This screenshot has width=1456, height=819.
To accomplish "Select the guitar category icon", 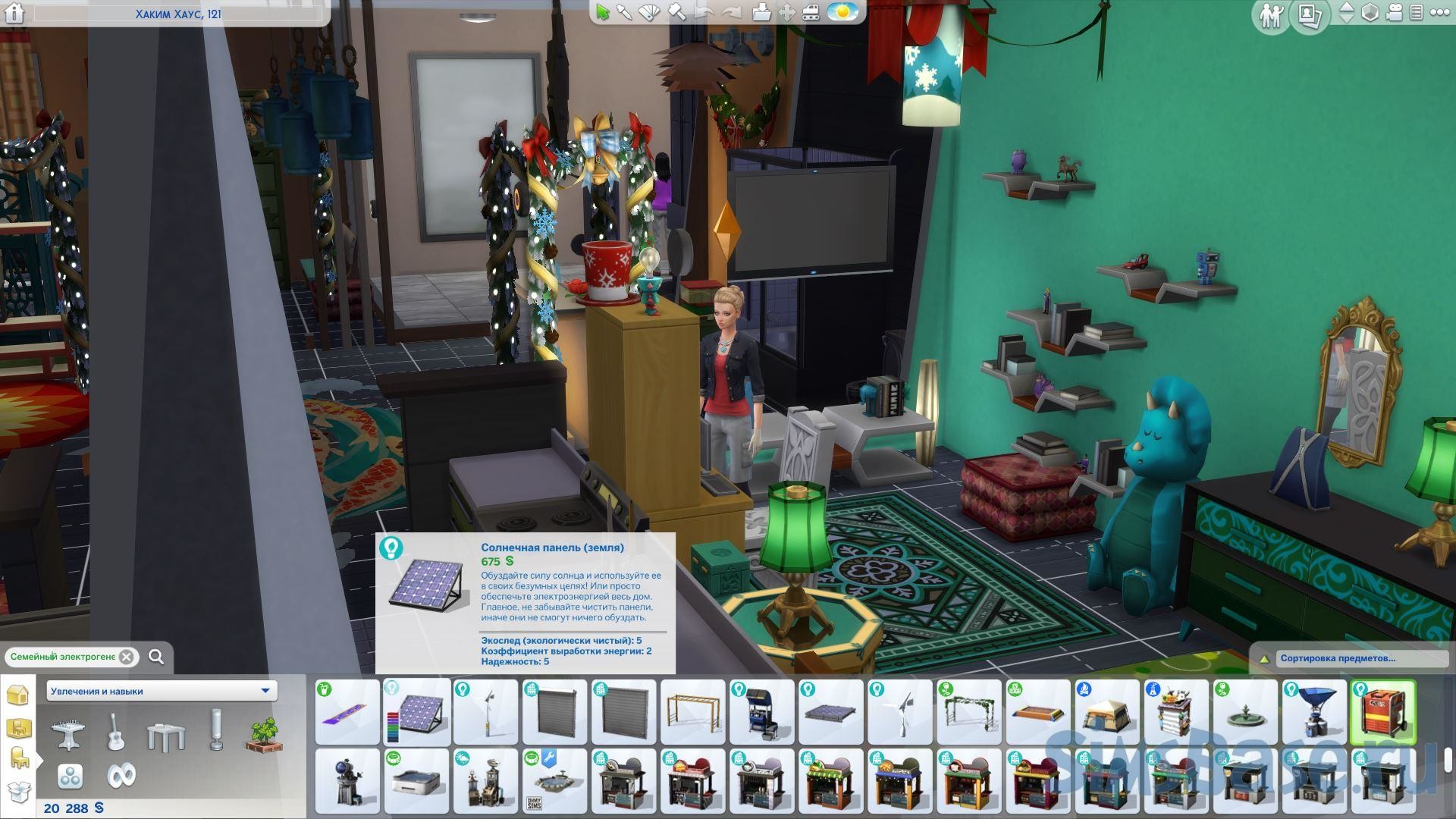I will [x=115, y=732].
